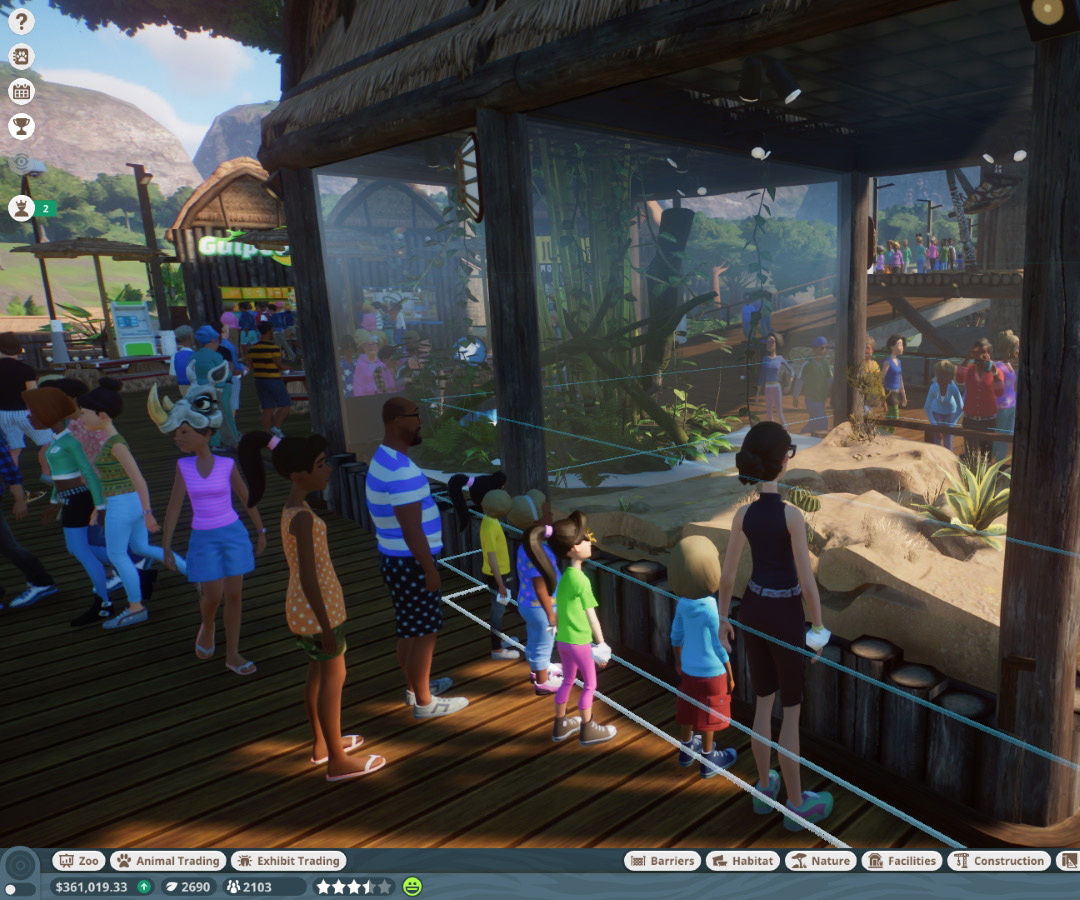Click the green smiley happiness indicator
The height and width of the screenshot is (900, 1080).
(412, 886)
